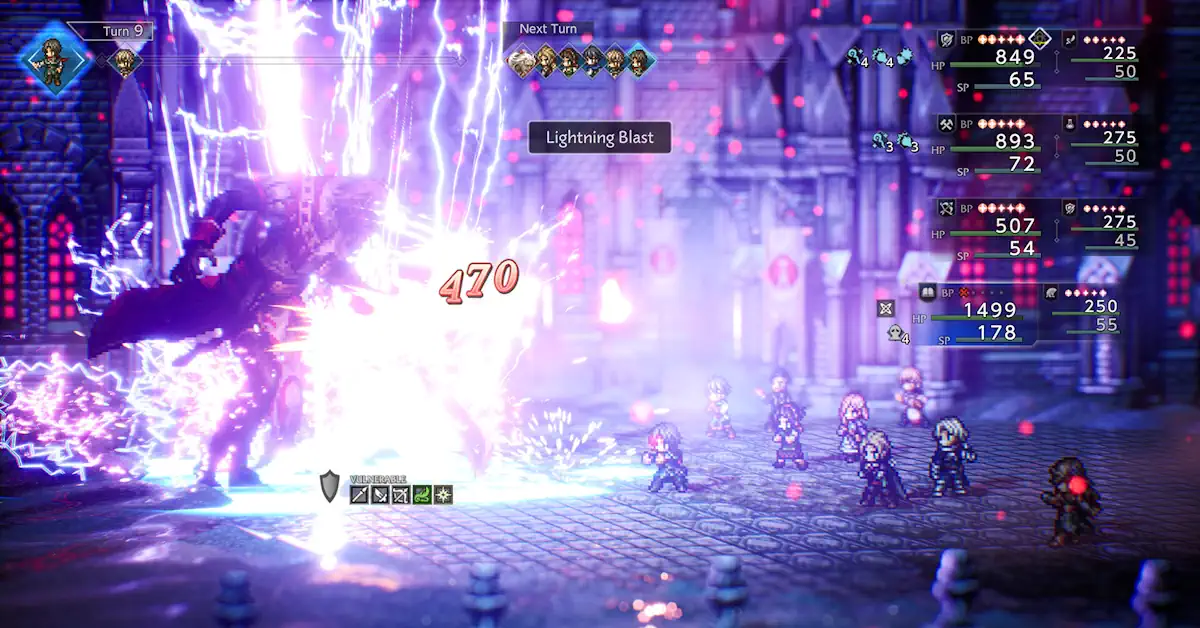Select the party member with 507 HP
Viewport: 1200px width, 628px height.
click(1014, 226)
